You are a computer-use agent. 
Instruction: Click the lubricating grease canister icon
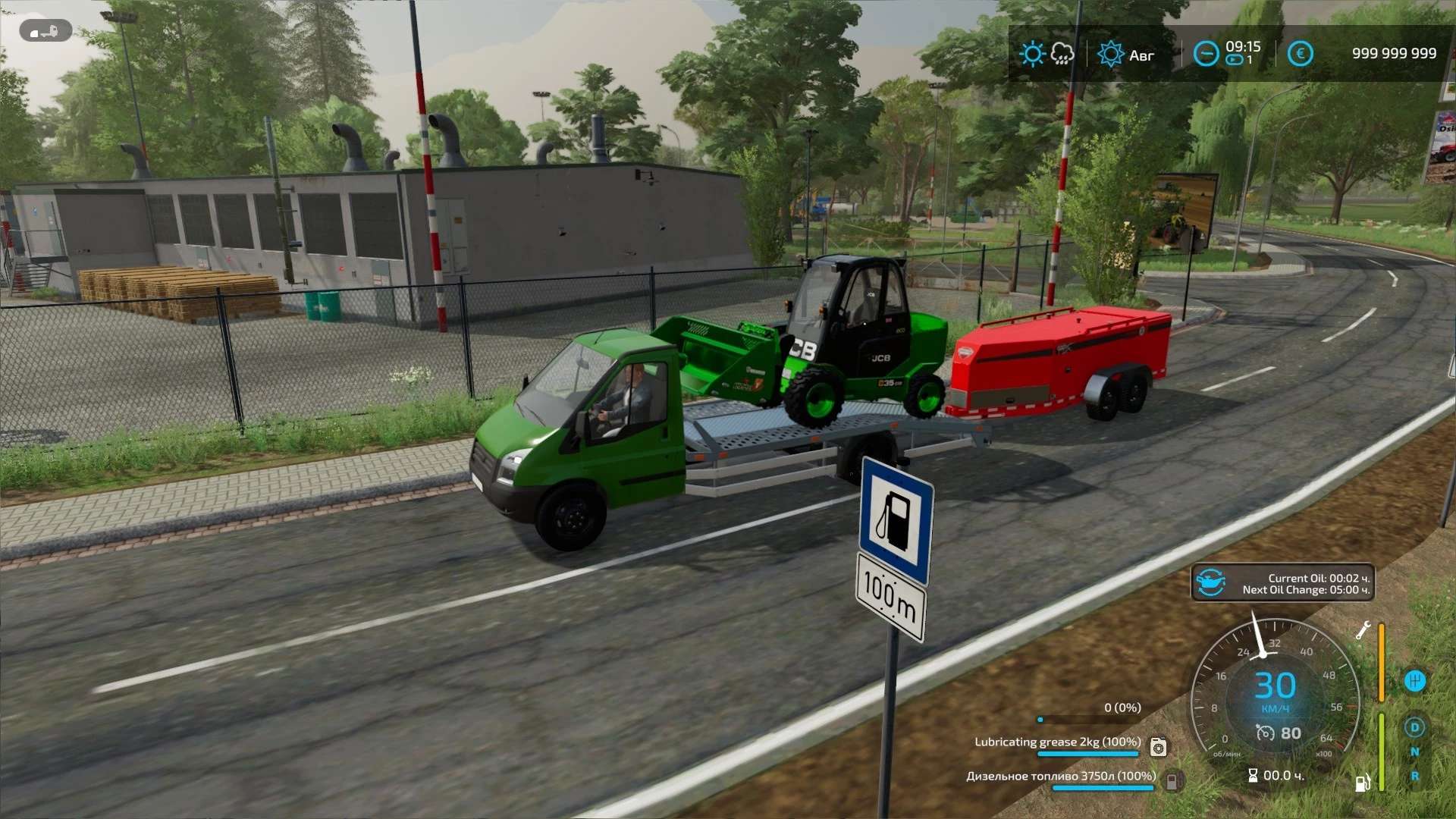click(x=1158, y=747)
